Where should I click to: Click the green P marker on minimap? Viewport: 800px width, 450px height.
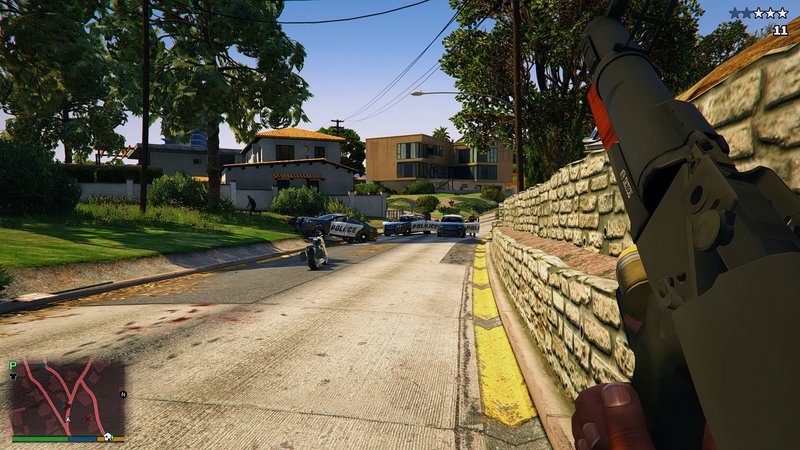click(x=13, y=365)
